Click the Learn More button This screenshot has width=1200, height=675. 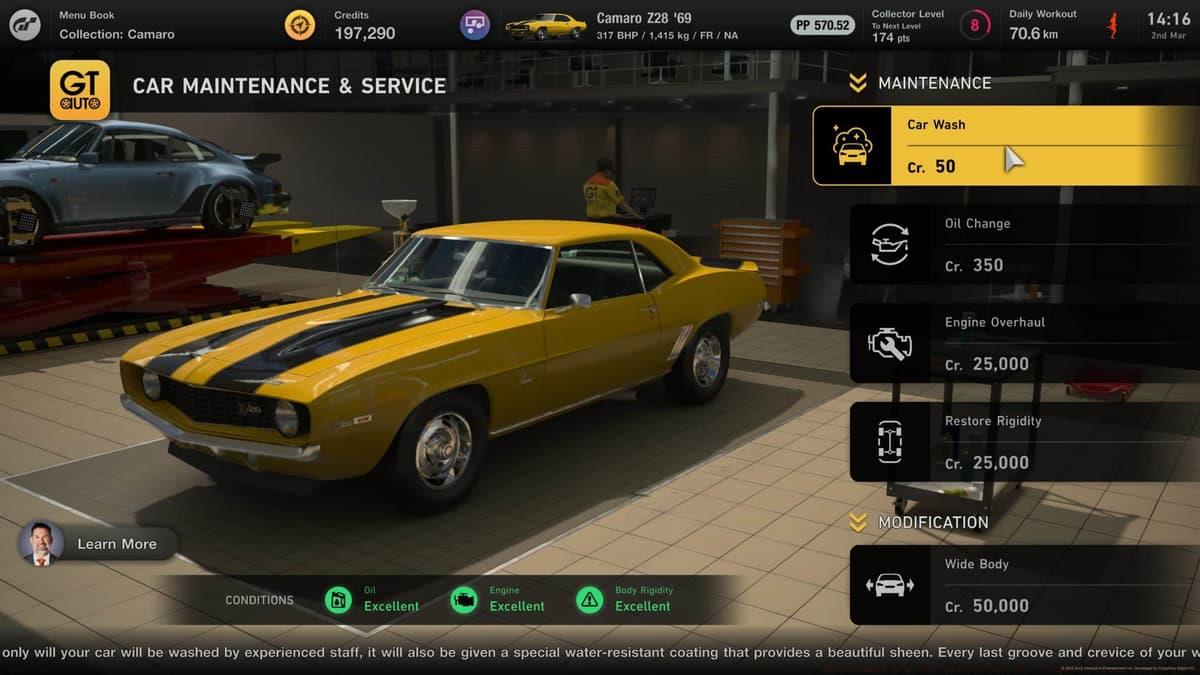pyautogui.click(x=99, y=544)
